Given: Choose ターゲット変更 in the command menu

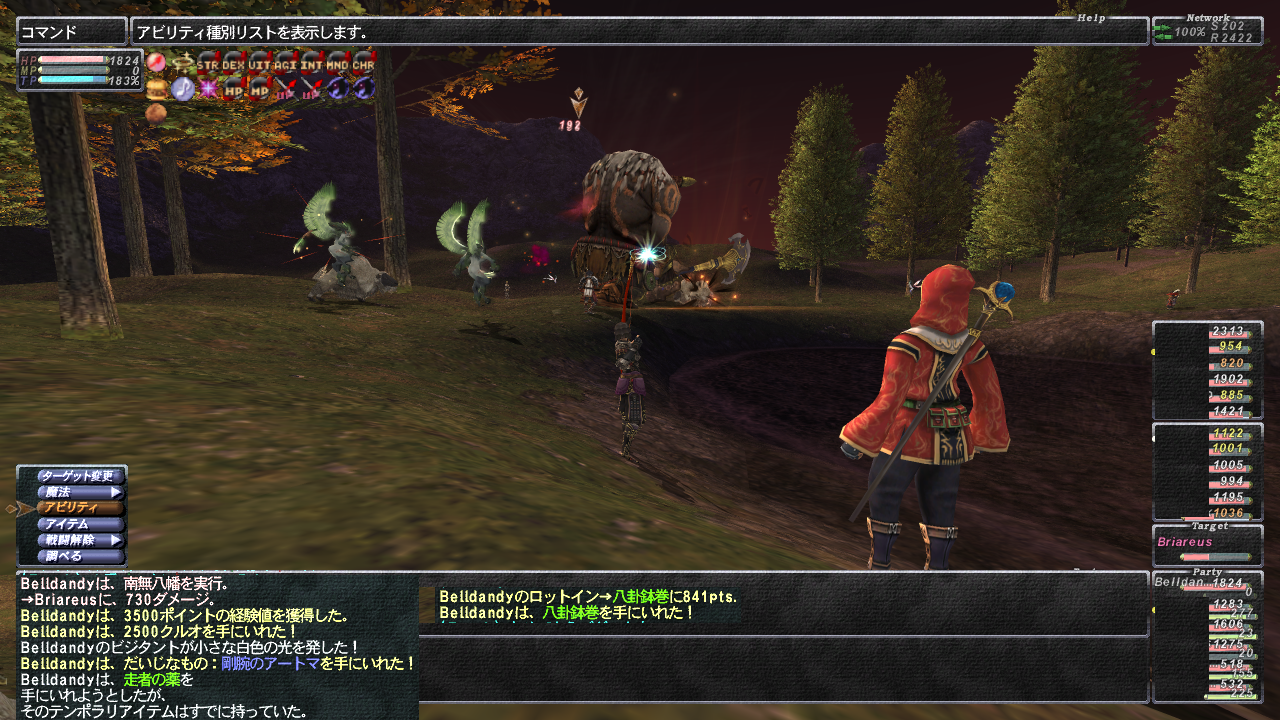Looking at the screenshot, I should [x=80, y=476].
